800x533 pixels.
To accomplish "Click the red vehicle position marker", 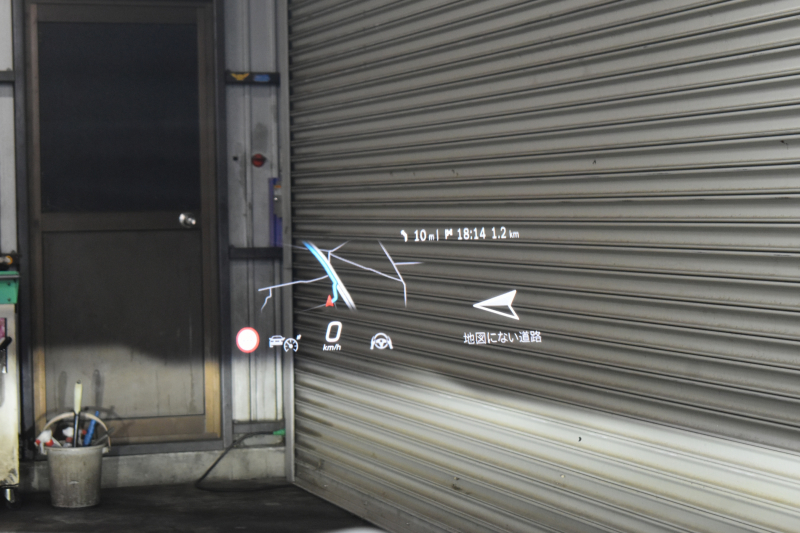I will pyautogui.click(x=328, y=300).
